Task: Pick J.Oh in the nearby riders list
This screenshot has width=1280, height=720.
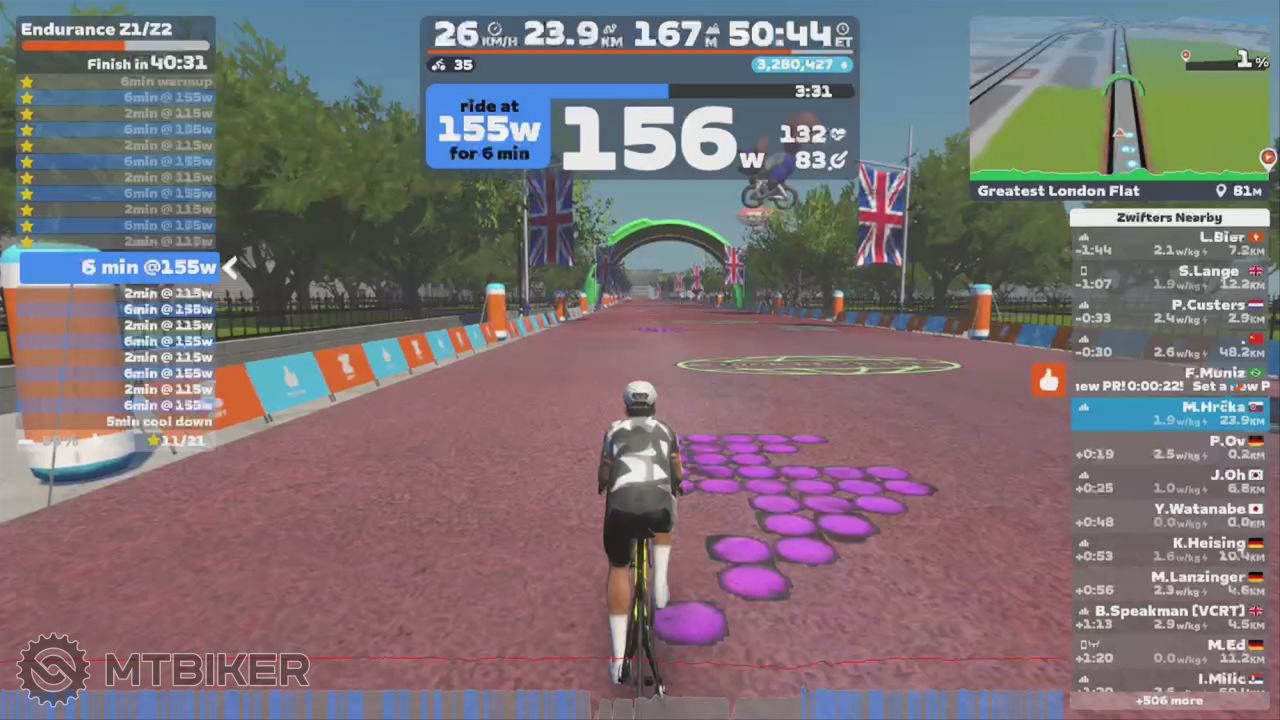Action: click(x=1169, y=482)
